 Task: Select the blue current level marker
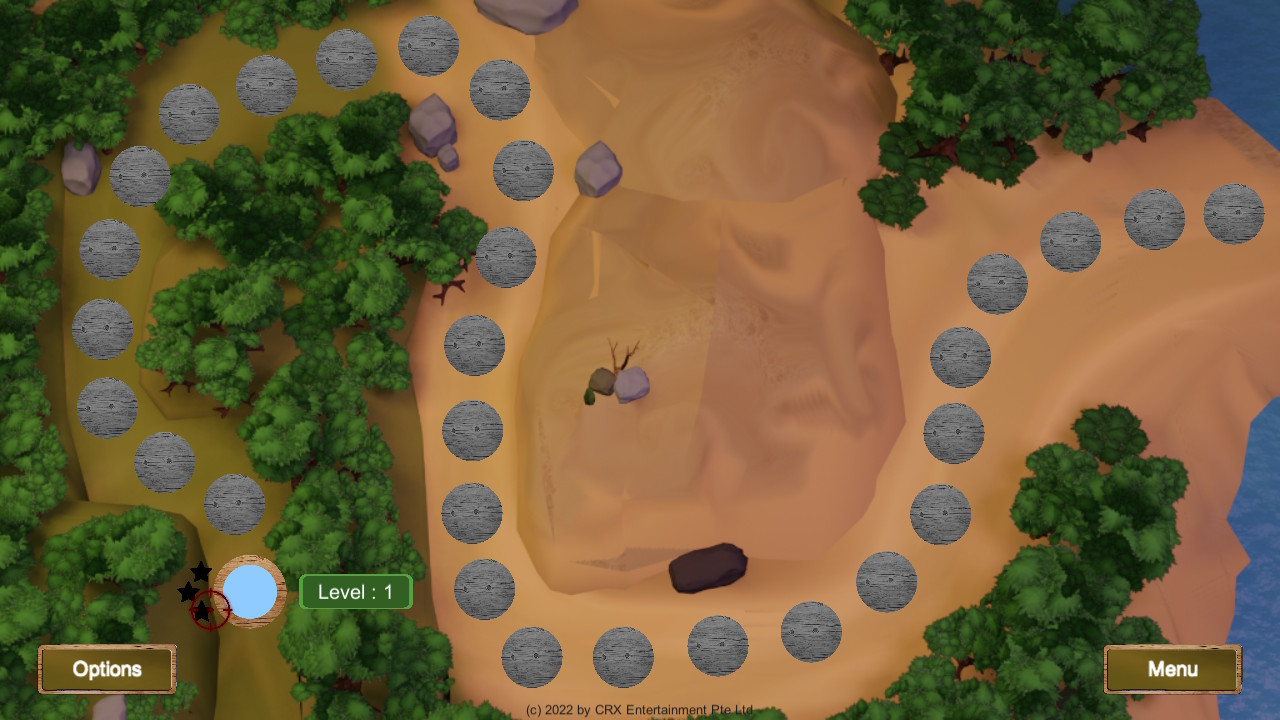[252, 591]
